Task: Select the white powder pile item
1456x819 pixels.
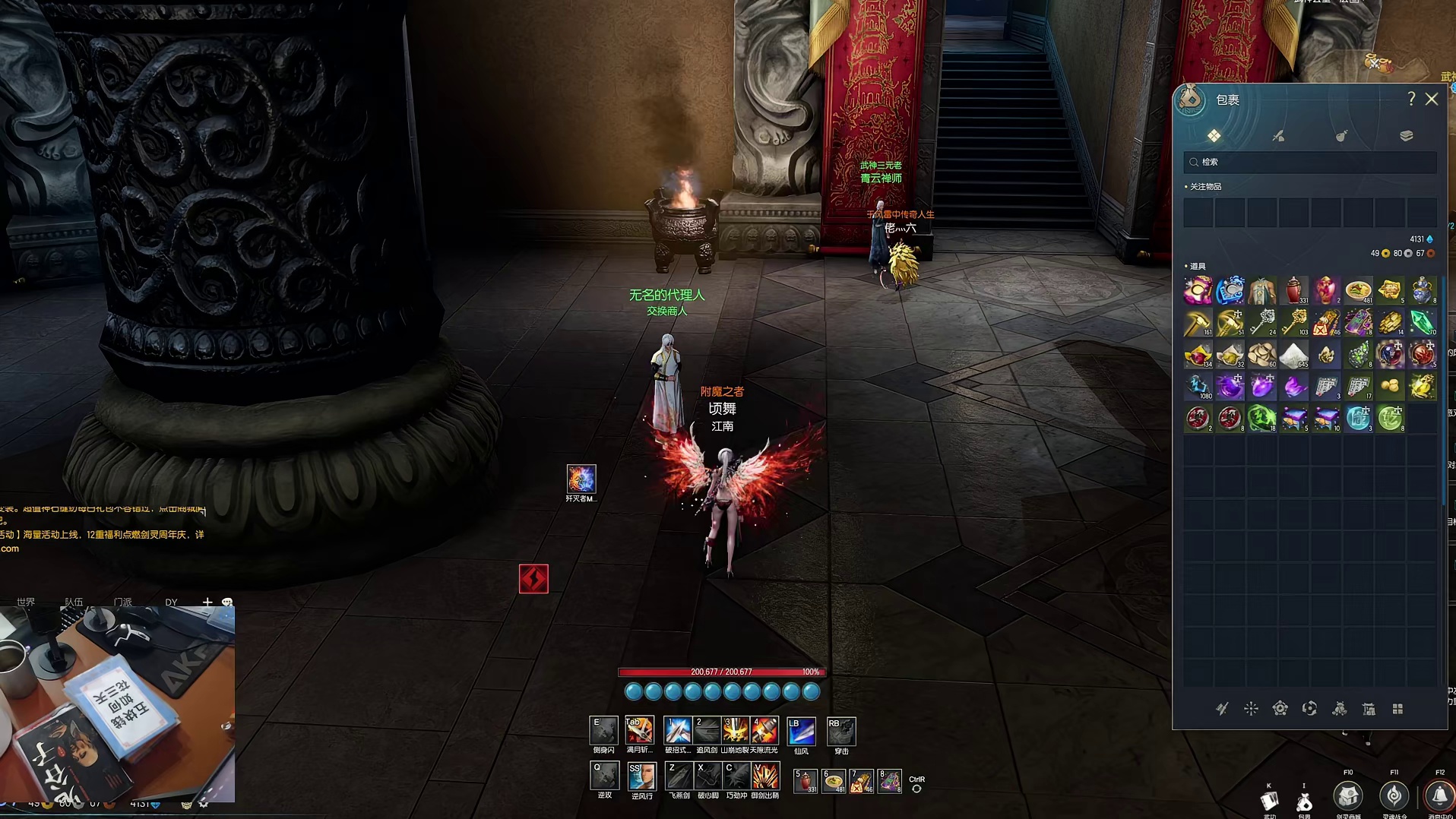Action: coord(1294,355)
